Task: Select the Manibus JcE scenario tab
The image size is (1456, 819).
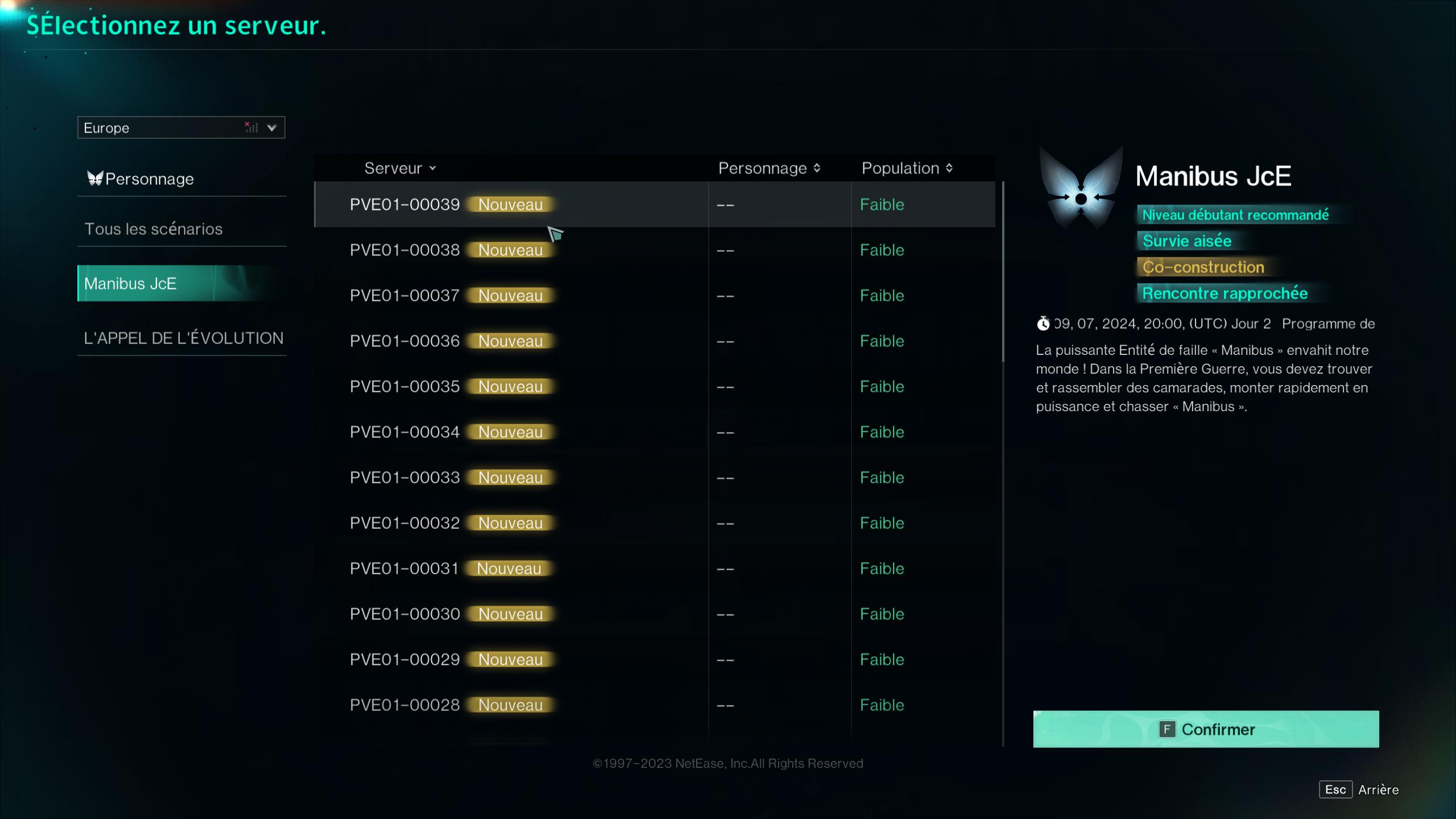Action: [x=132, y=283]
